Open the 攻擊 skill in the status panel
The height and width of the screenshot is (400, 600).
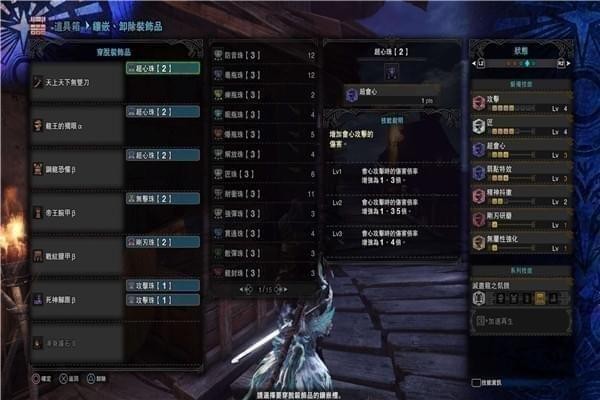tap(520, 103)
